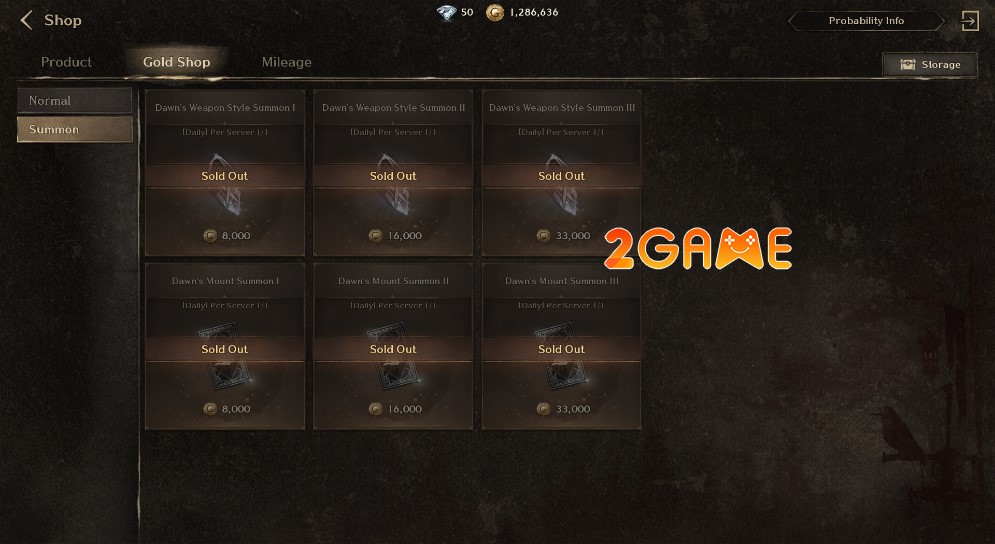Pick the Dawn's Mount Summon I card
Screen dimensions: 995x544
tap(225, 346)
